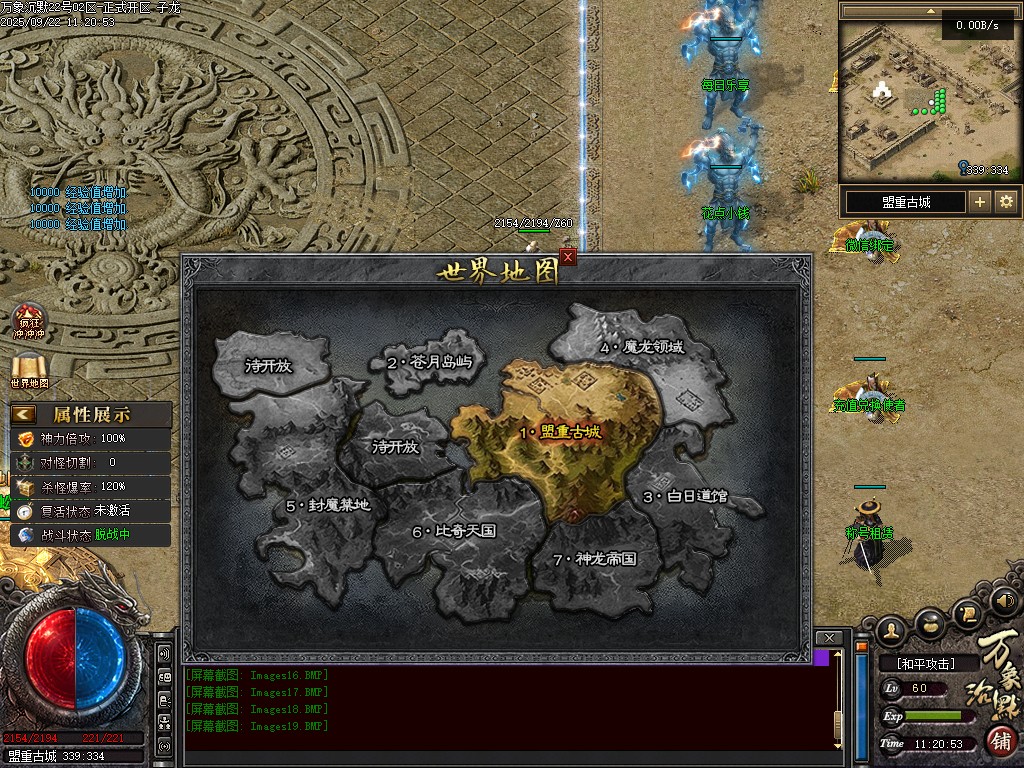Viewport: 1024px width, 768px height.
Task: Pick 封魔禁地 on the world map
Action: (327, 505)
